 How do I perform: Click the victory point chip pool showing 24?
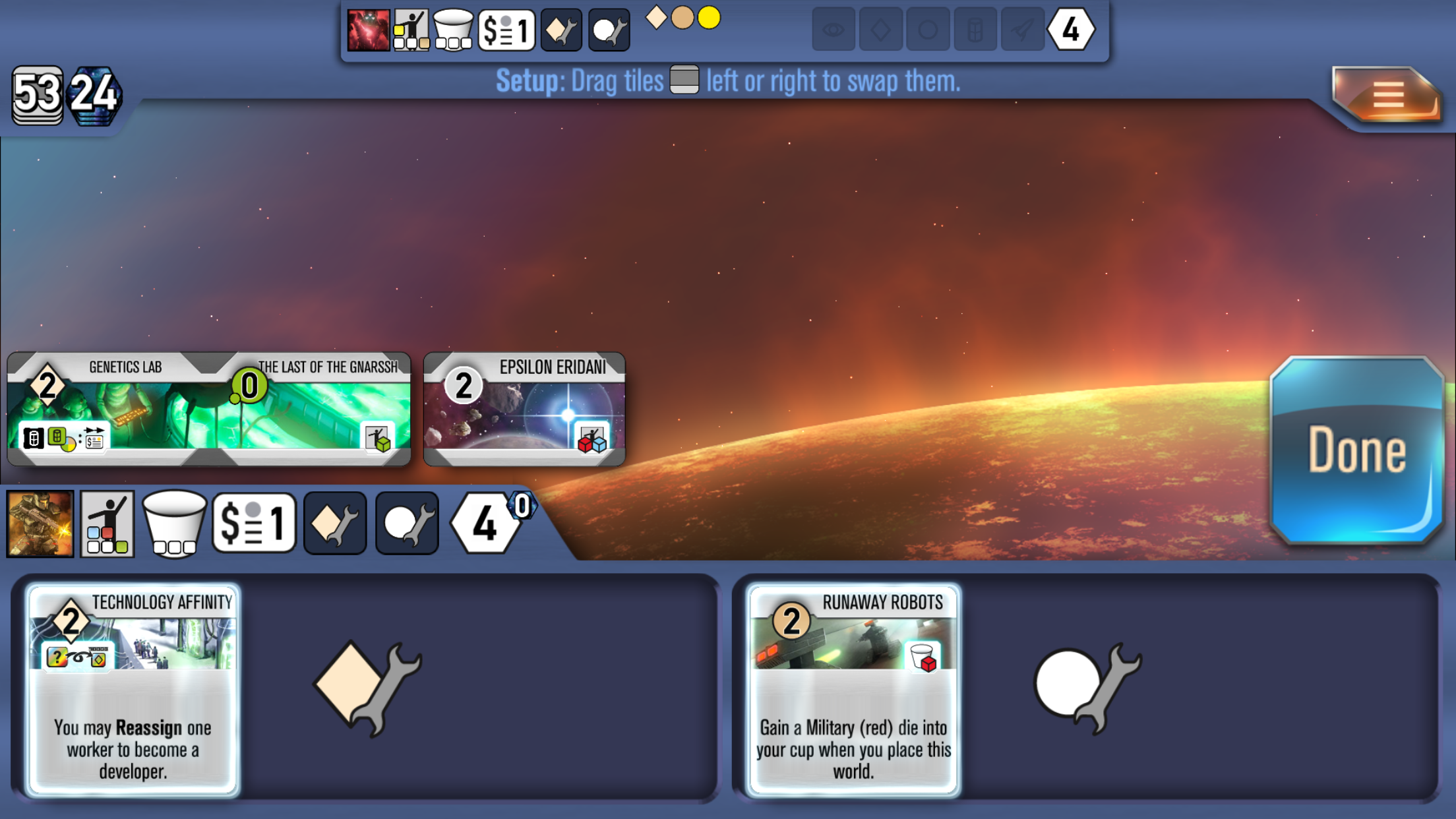tap(95, 96)
